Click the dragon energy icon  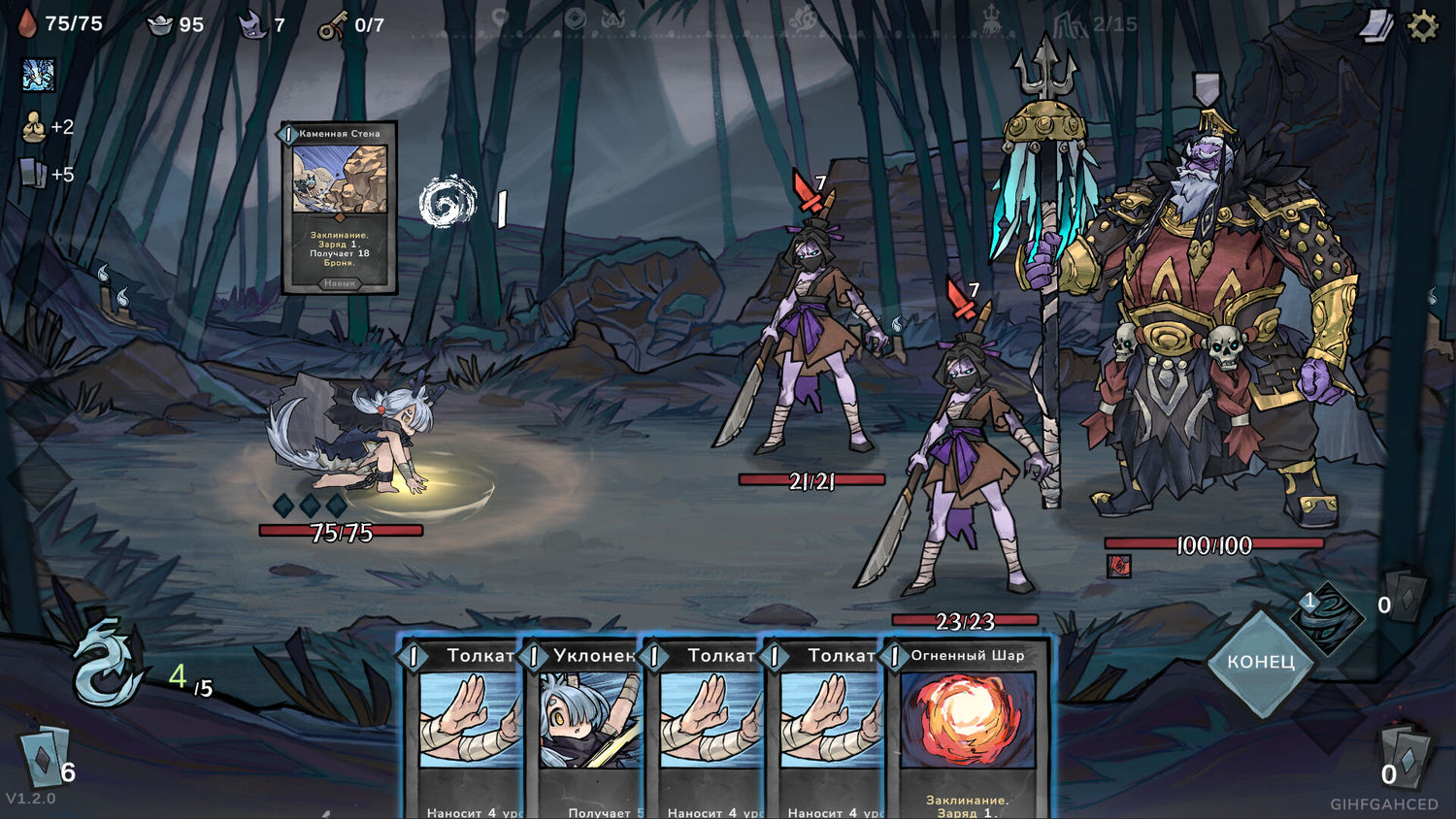108,663
